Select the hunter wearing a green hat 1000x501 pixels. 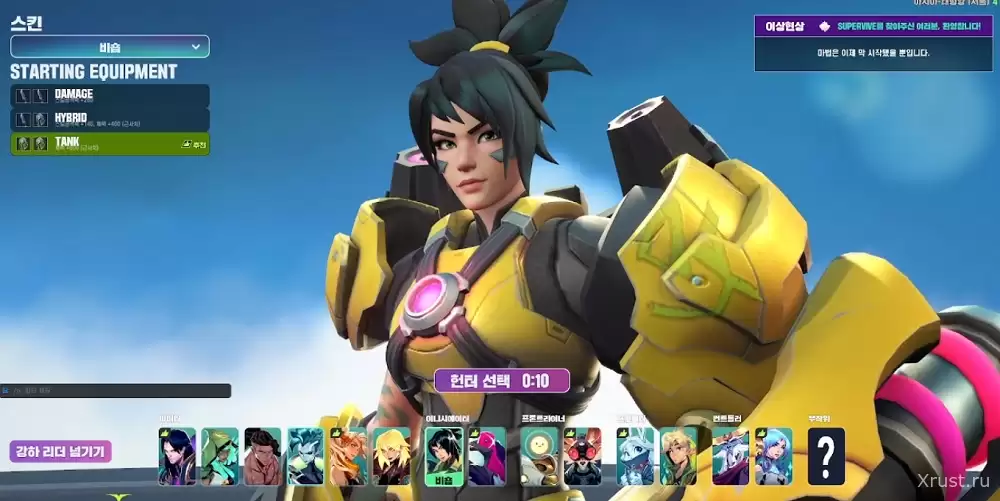(x=220, y=456)
